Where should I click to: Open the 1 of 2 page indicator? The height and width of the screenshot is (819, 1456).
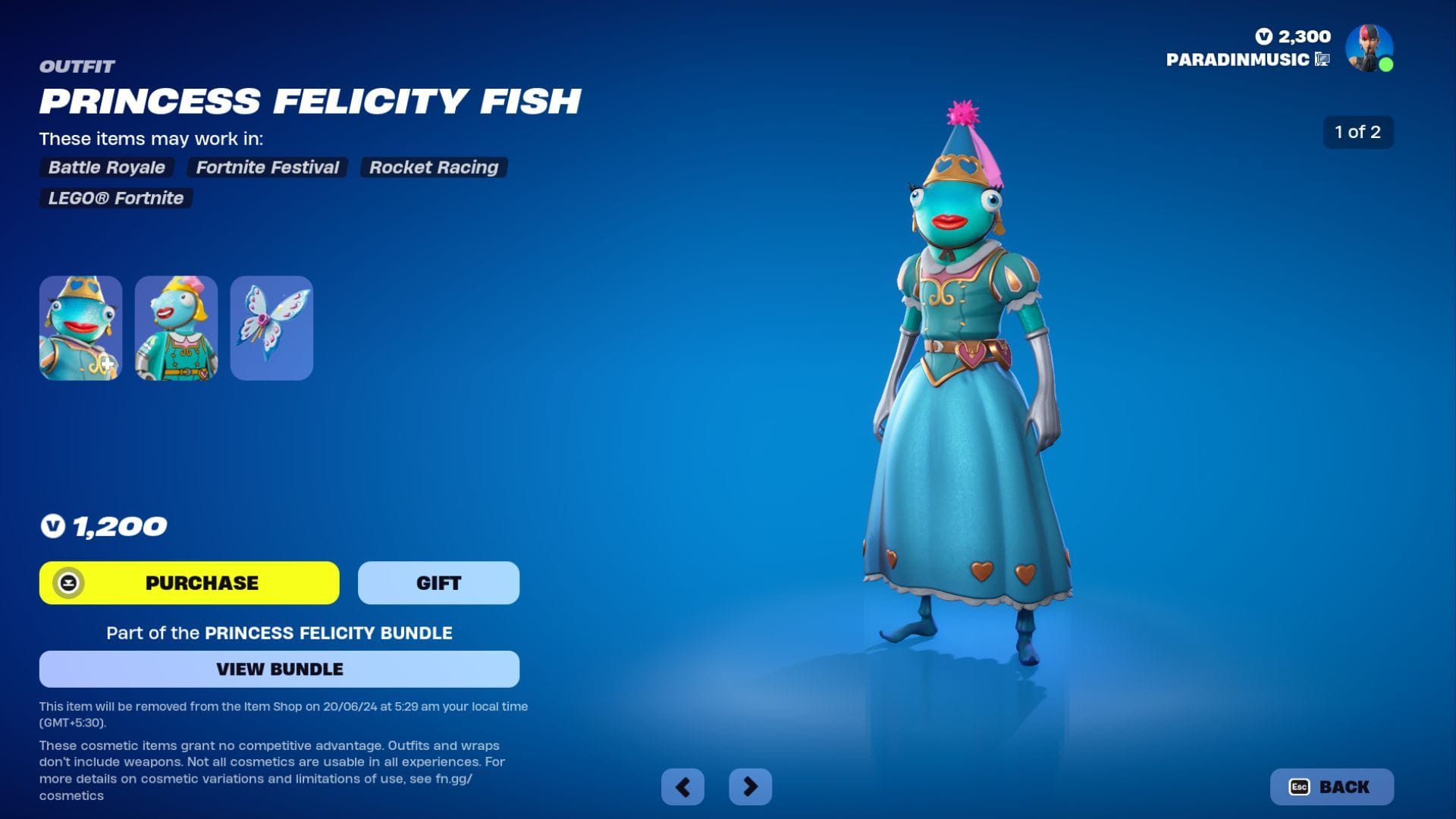coord(1357,131)
